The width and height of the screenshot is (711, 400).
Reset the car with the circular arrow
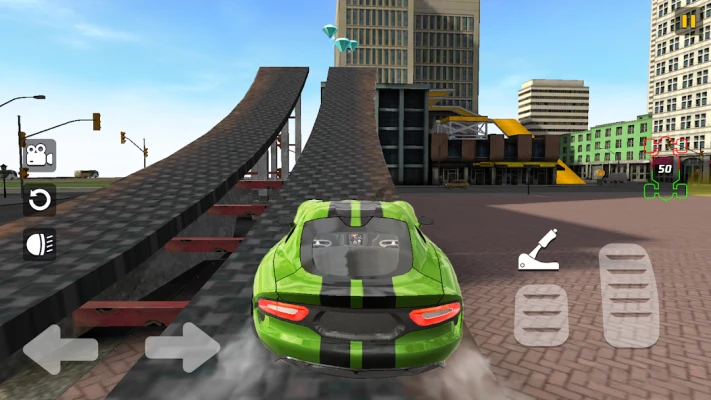pos(39,200)
